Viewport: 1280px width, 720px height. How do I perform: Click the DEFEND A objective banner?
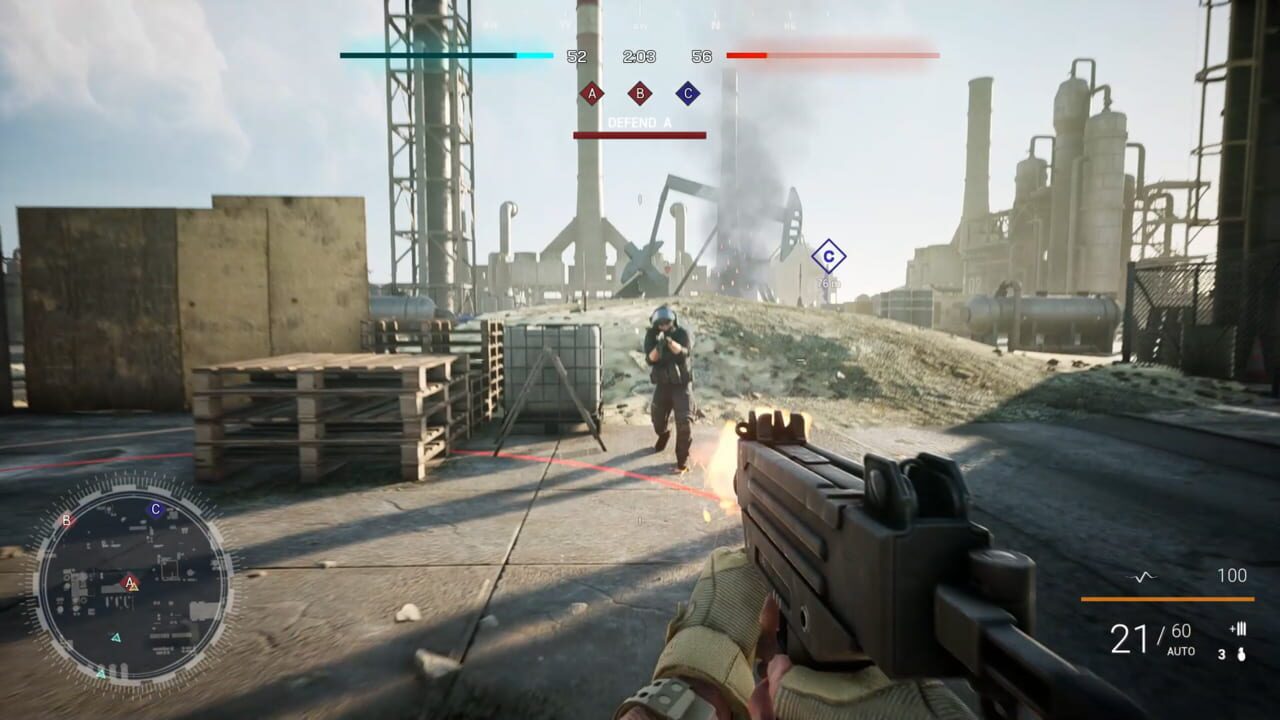(639, 122)
